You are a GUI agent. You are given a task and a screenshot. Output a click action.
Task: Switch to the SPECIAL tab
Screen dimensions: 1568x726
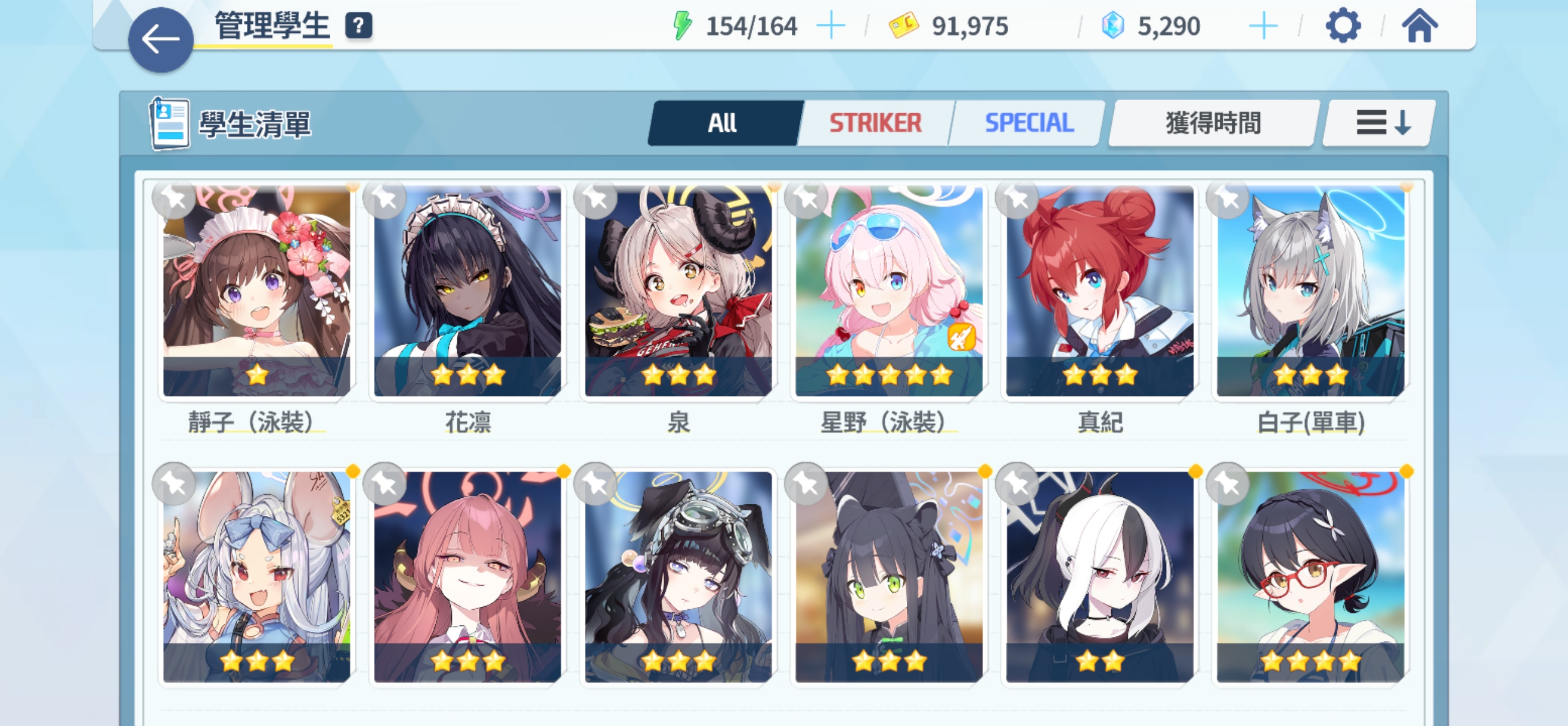pyautogui.click(x=1029, y=123)
